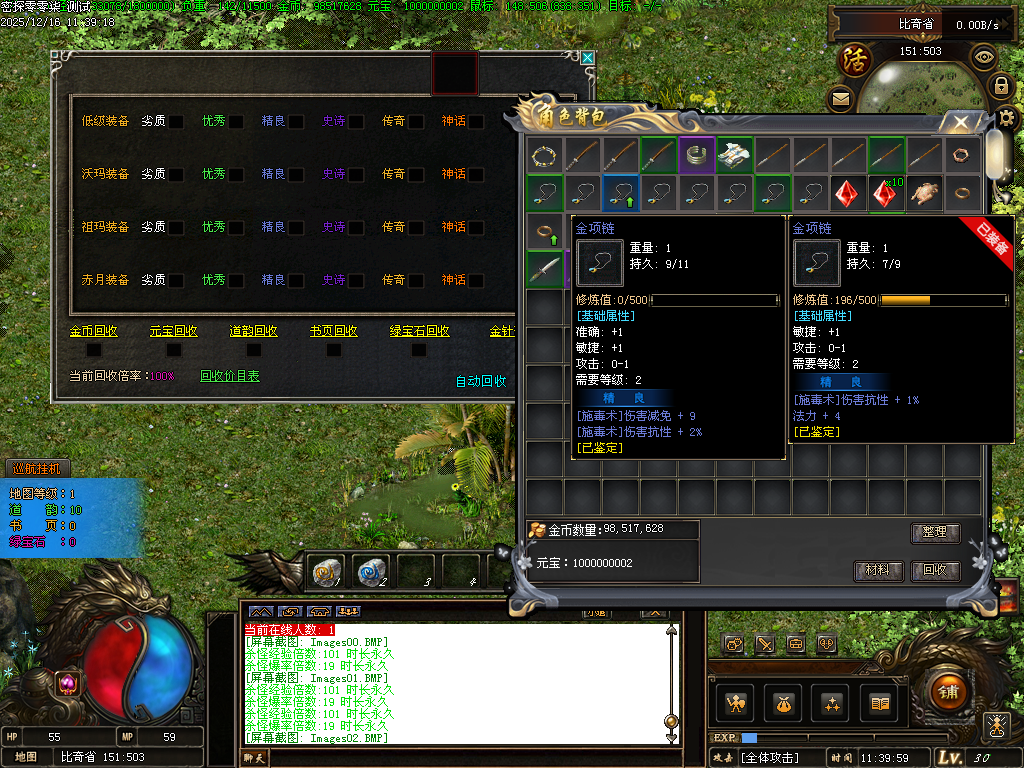
Task: Click the 回收 button in the bag
Action: [x=935, y=571]
